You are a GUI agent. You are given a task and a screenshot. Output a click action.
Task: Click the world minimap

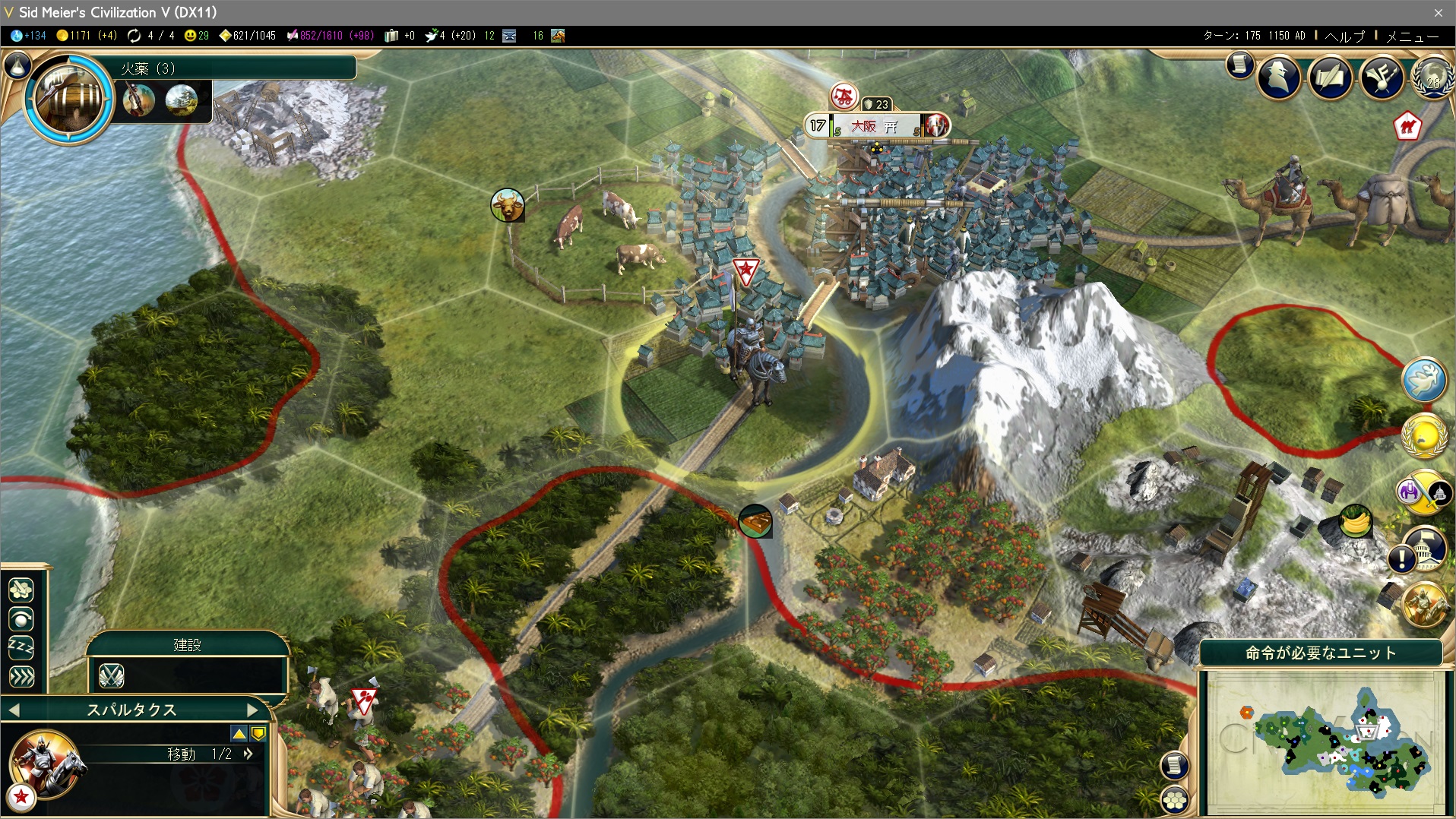[x=1325, y=742]
